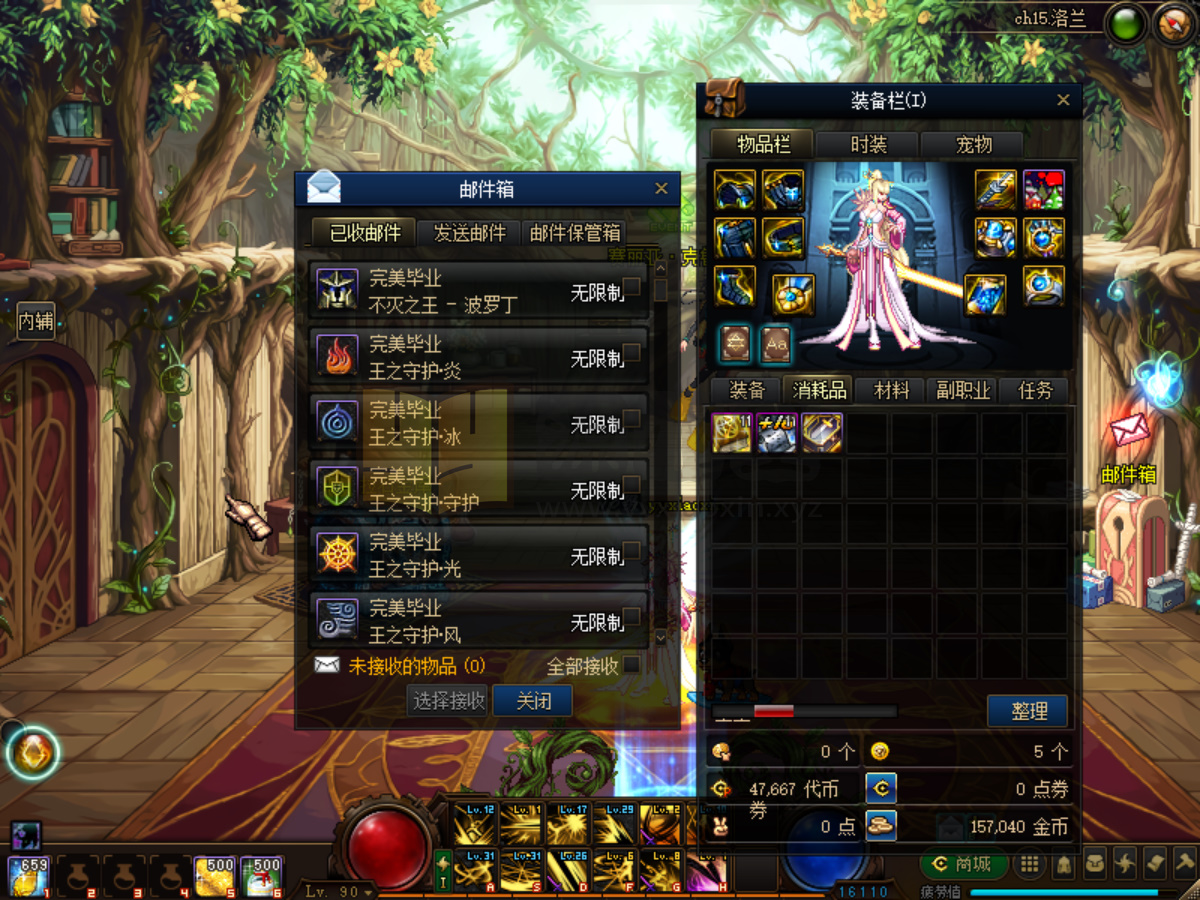This screenshot has height=900, width=1200.
Task: Open the 宠物 tab
Action: [973, 144]
